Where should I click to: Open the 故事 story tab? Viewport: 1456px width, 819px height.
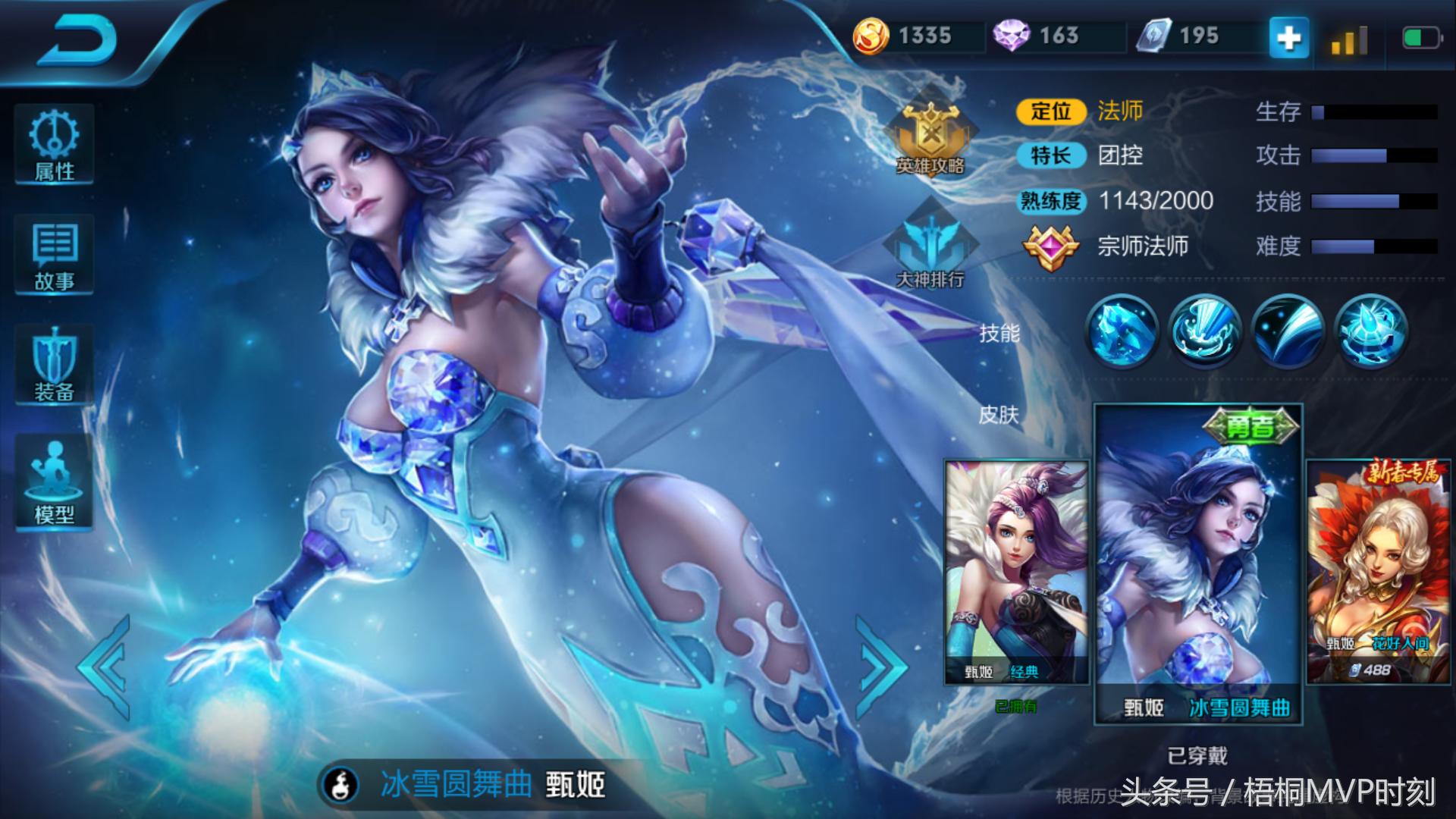pos(54,256)
